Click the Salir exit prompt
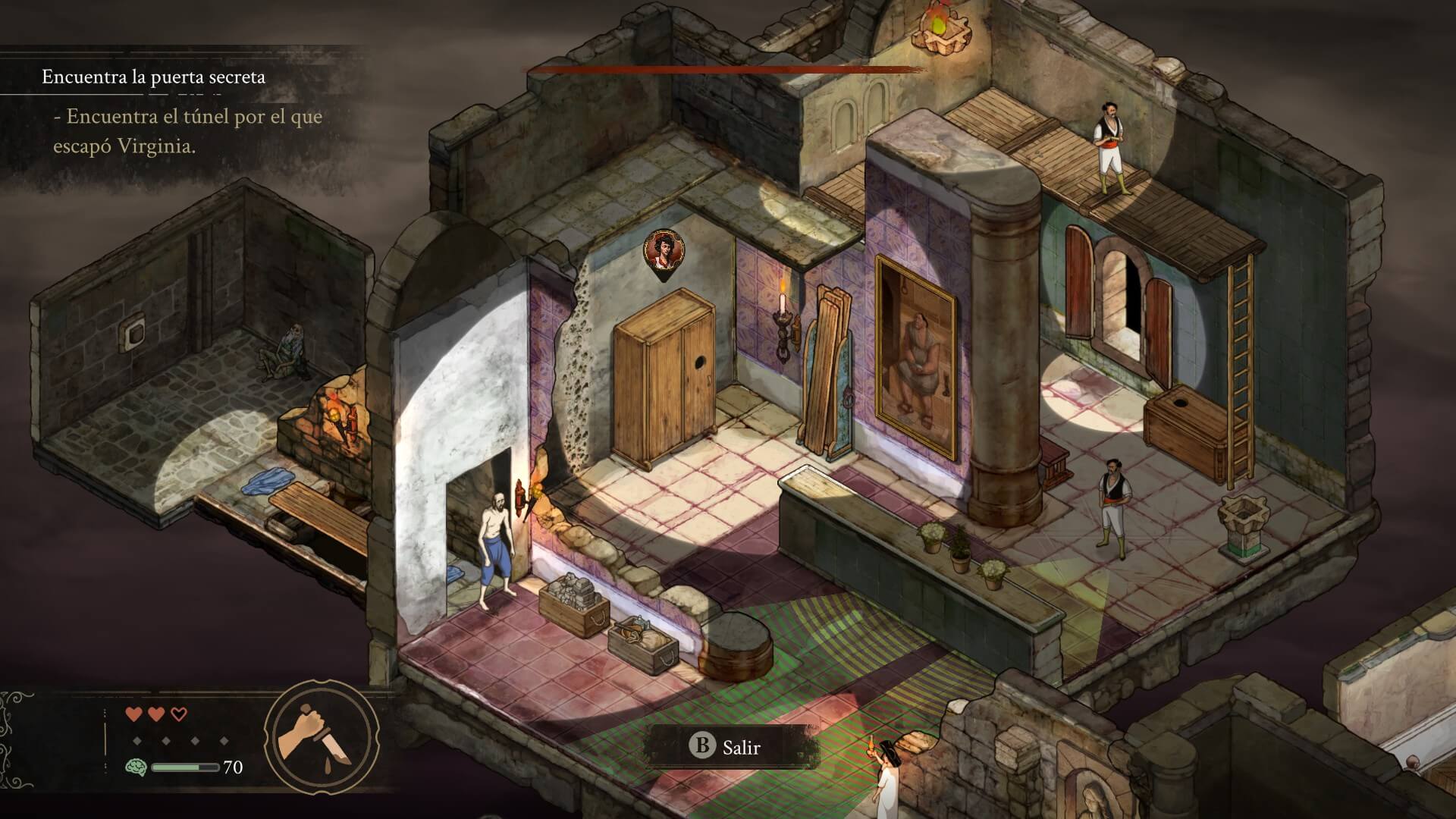 point(726,747)
